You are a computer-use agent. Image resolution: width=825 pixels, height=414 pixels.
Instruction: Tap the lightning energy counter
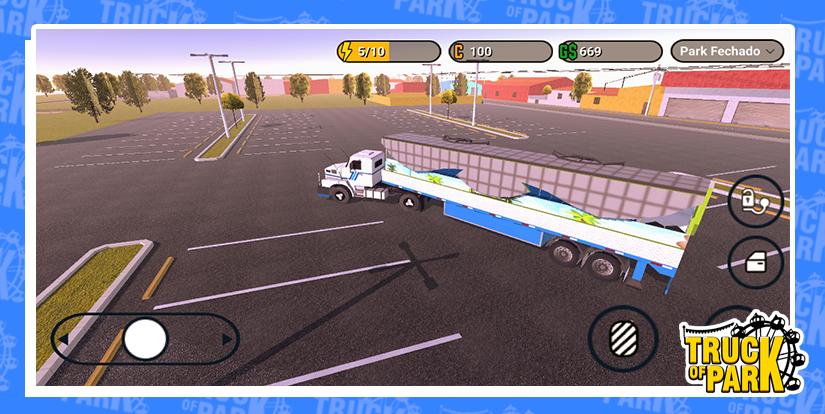[388, 51]
